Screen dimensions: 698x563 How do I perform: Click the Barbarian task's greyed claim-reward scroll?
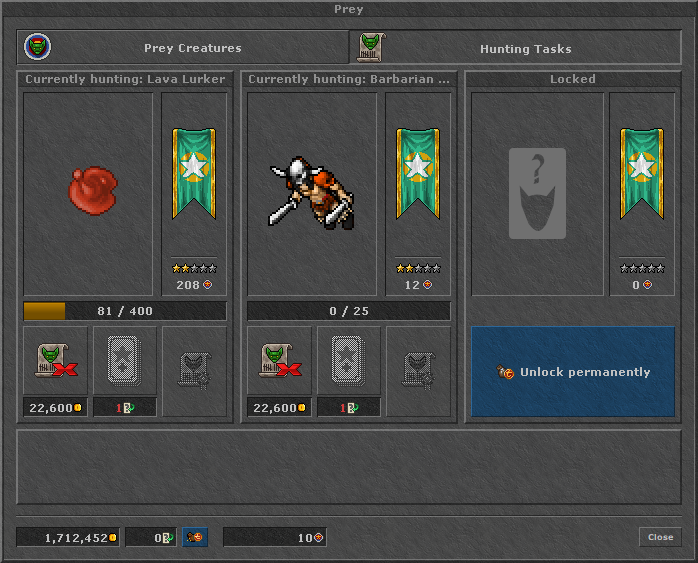pos(418,368)
